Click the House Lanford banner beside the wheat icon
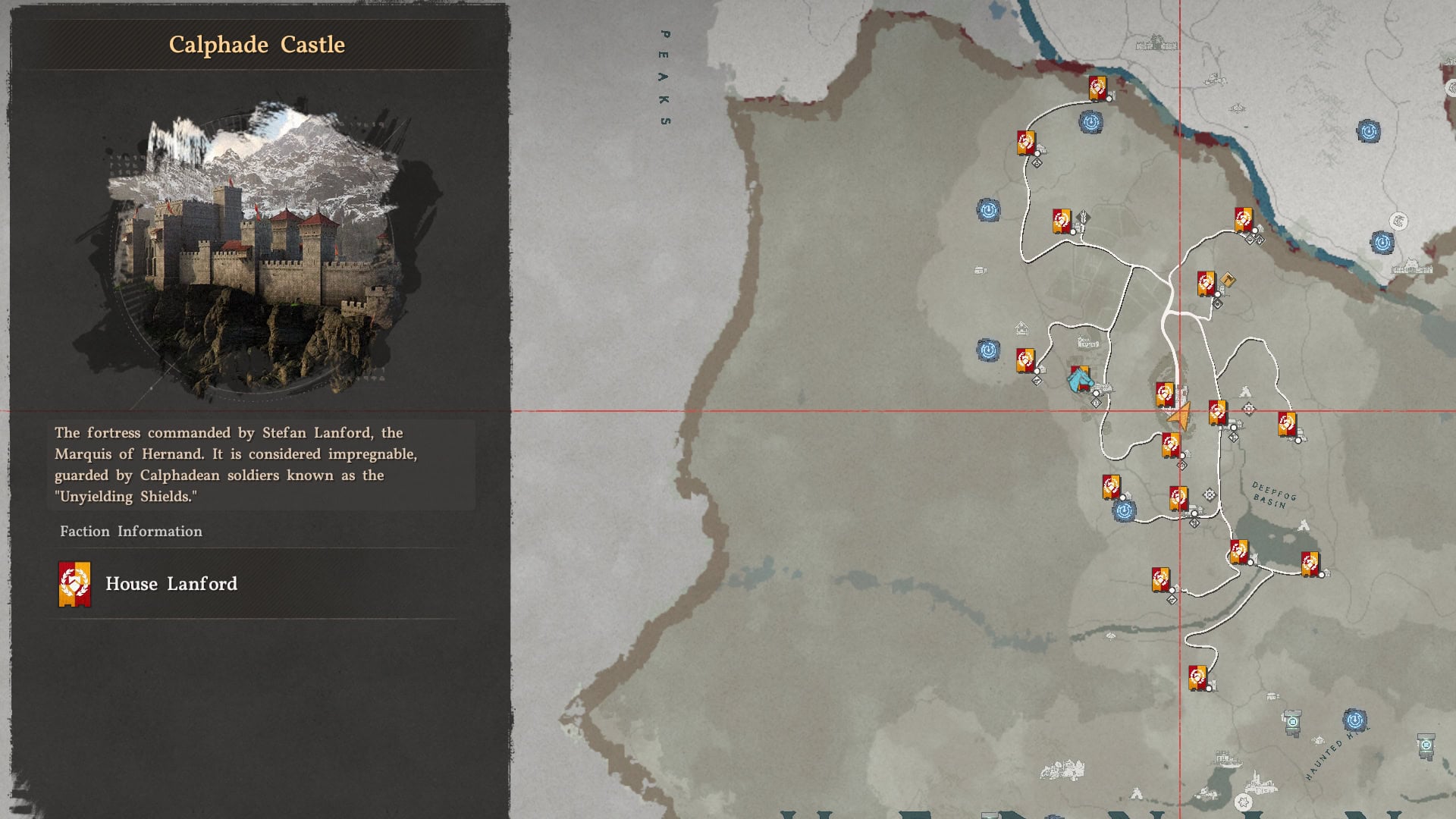Image resolution: width=1456 pixels, height=819 pixels. (x=1062, y=221)
